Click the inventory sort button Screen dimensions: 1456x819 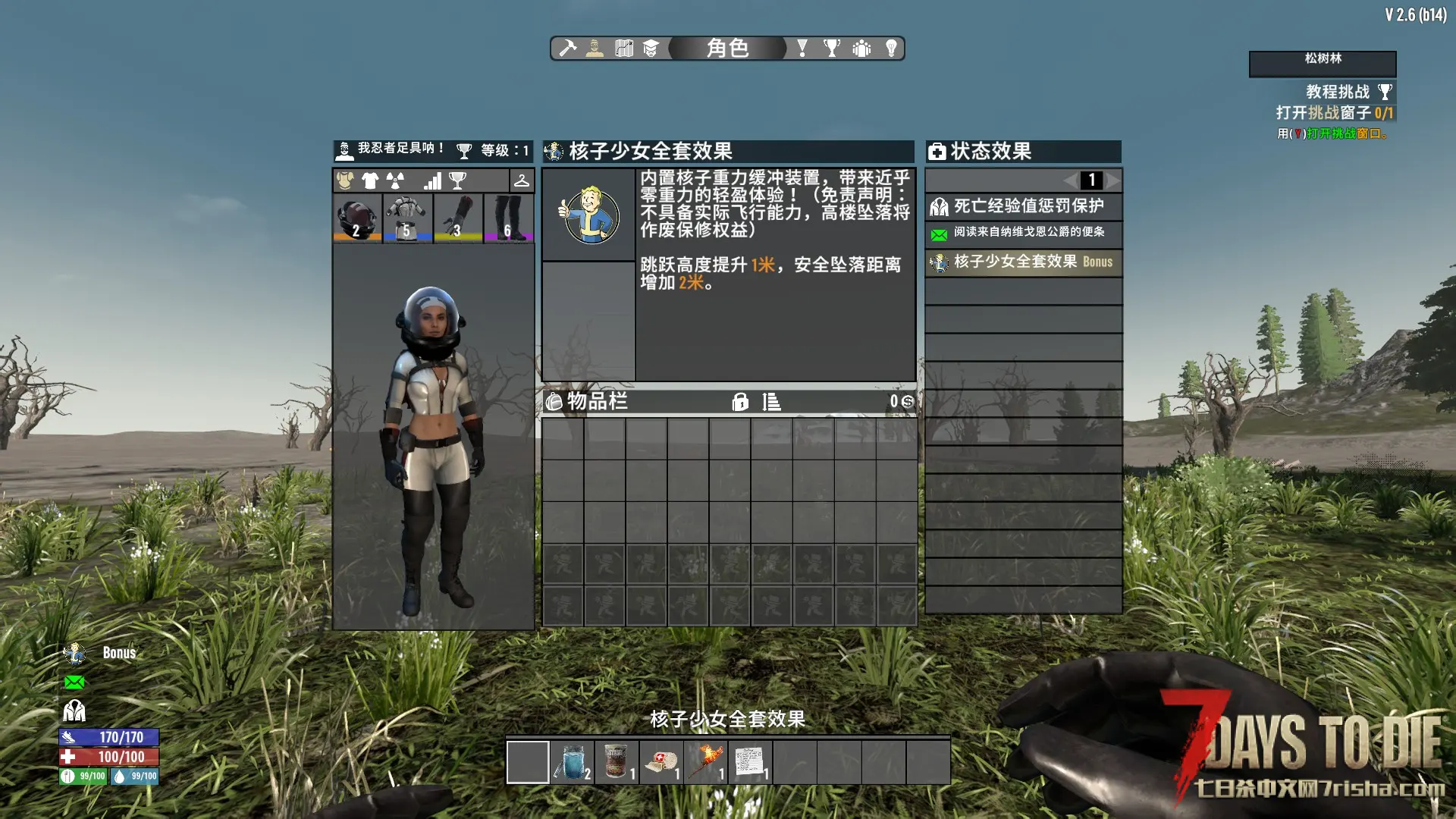(771, 402)
